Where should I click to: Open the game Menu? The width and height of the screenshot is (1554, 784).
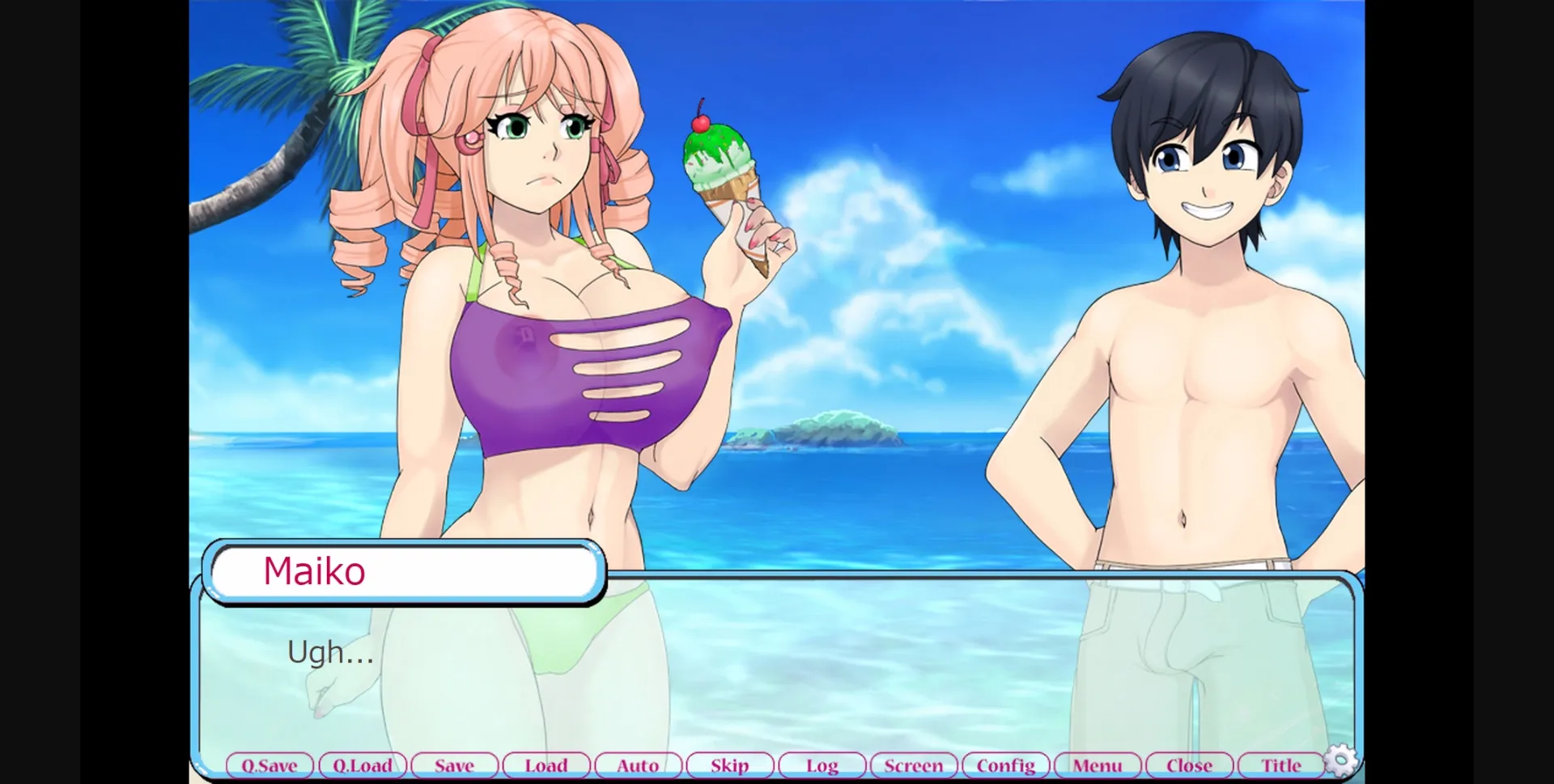1098,765
